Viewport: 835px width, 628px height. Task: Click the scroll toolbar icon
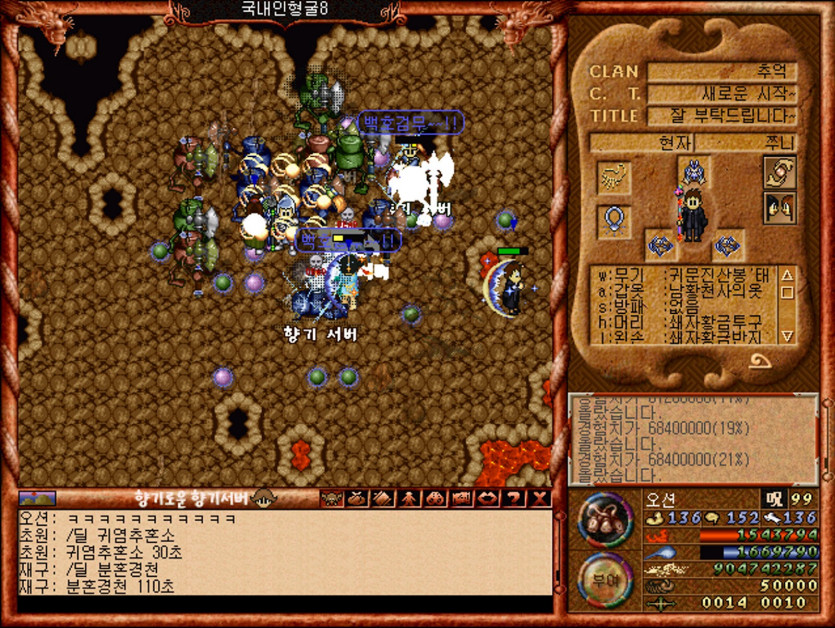click(x=383, y=498)
